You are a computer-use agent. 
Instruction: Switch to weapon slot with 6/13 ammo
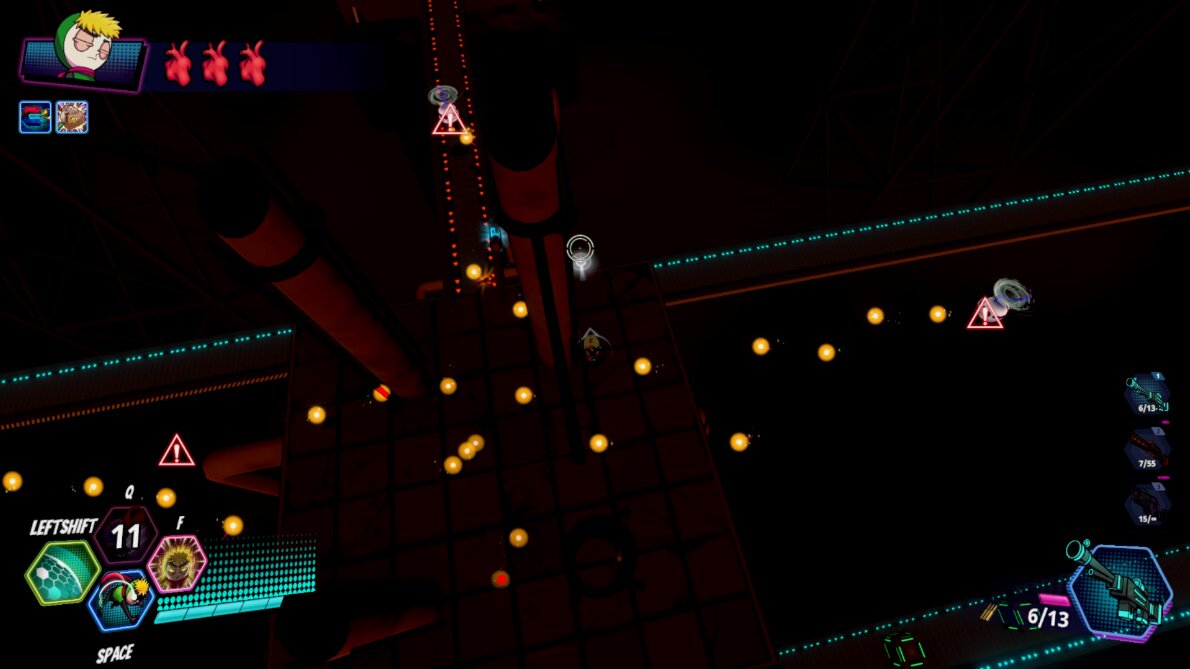pyautogui.click(x=1146, y=394)
